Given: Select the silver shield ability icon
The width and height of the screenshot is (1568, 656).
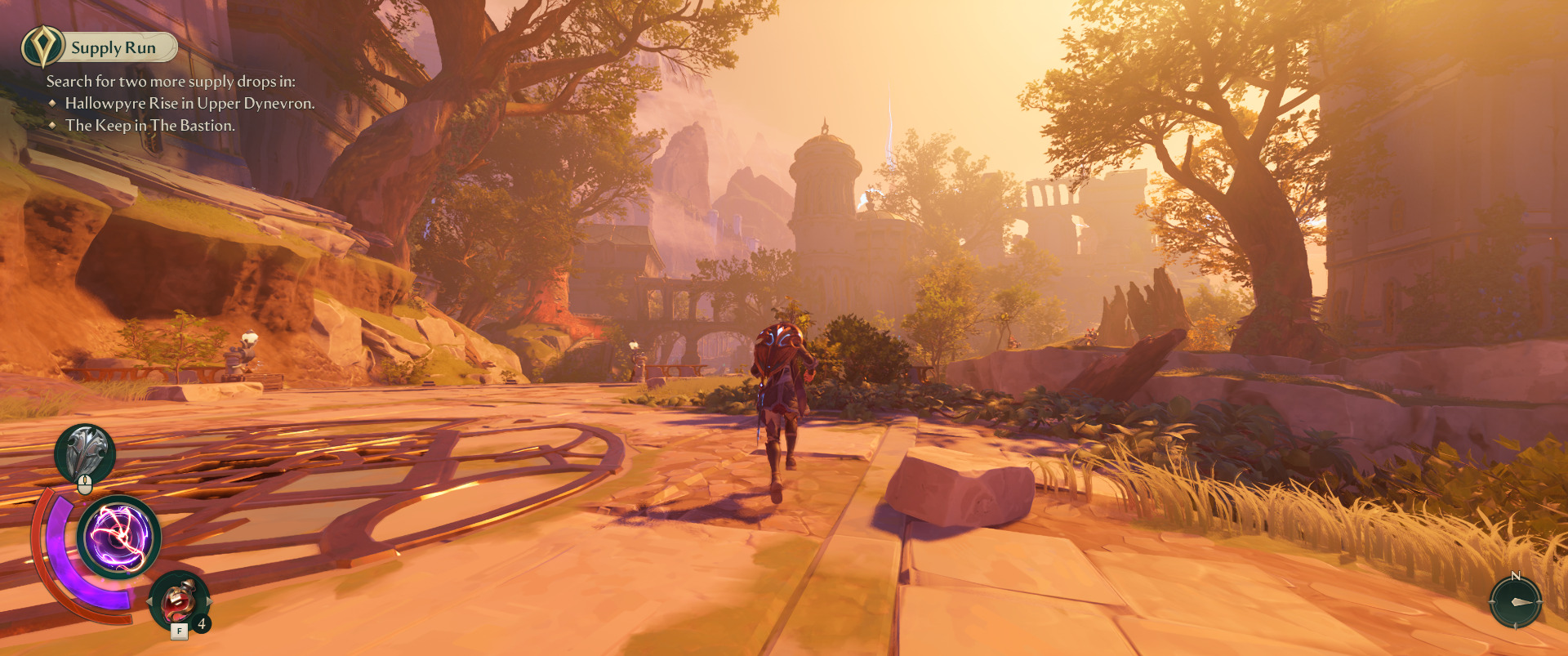Looking at the screenshot, I should coord(85,454).
